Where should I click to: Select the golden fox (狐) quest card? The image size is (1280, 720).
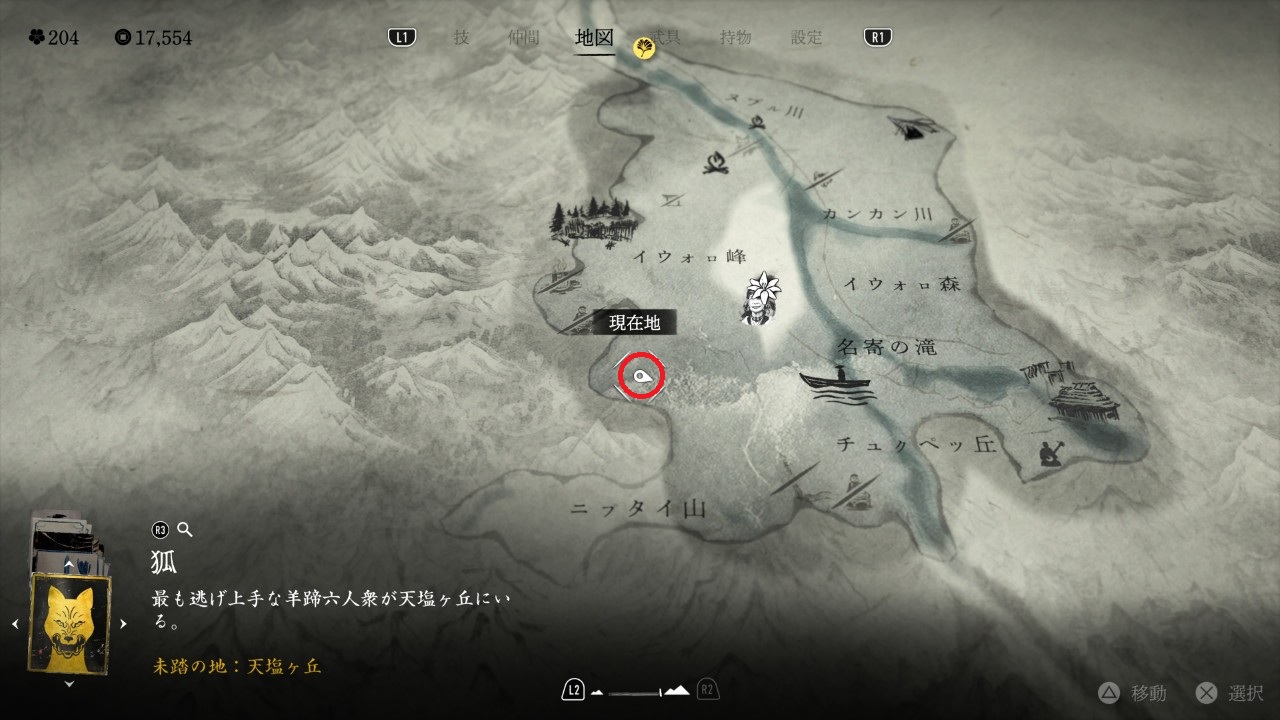coord(69,623)
